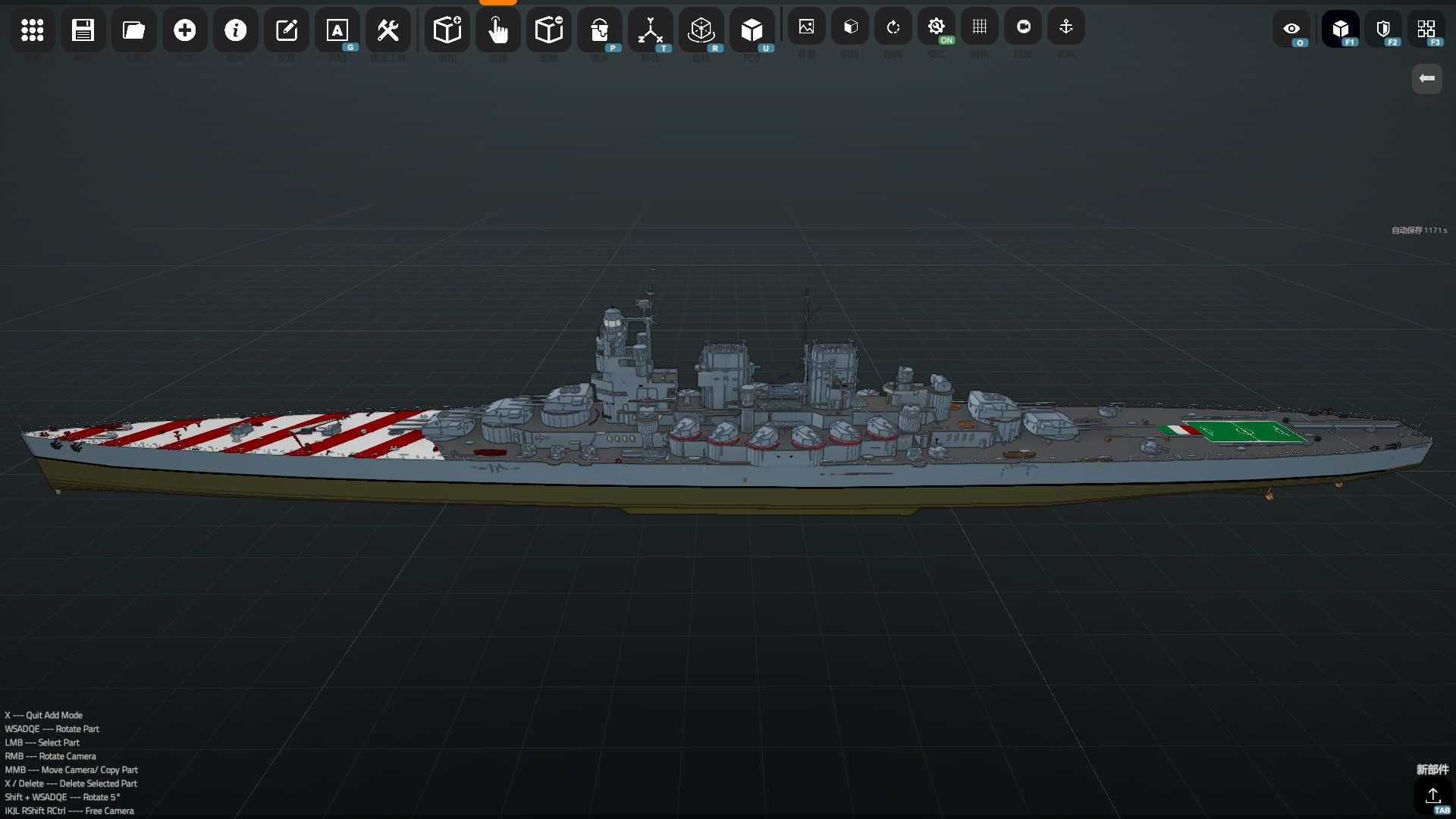This screenshot has height=819, width=1456.
Task: Open the main menu grid icon
Action: click(32, 30)
